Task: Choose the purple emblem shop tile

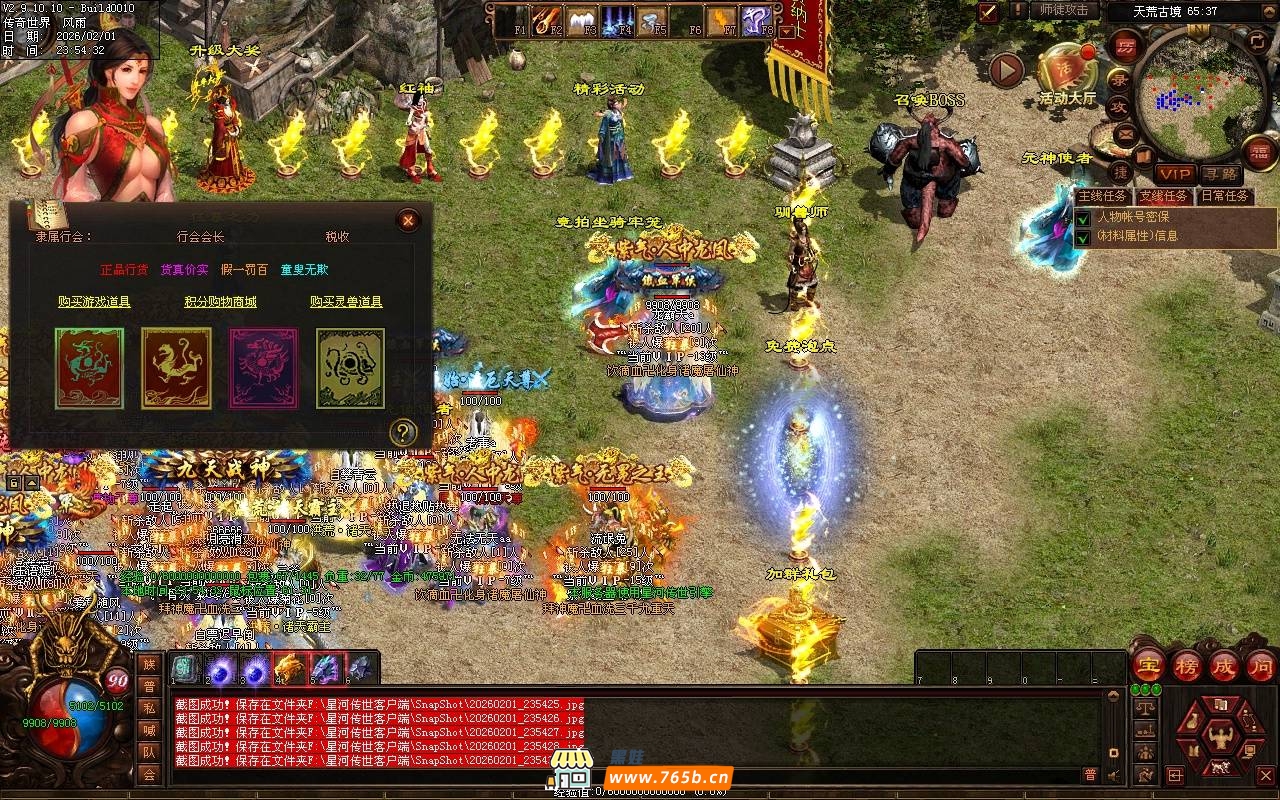Action: [264, 369]
